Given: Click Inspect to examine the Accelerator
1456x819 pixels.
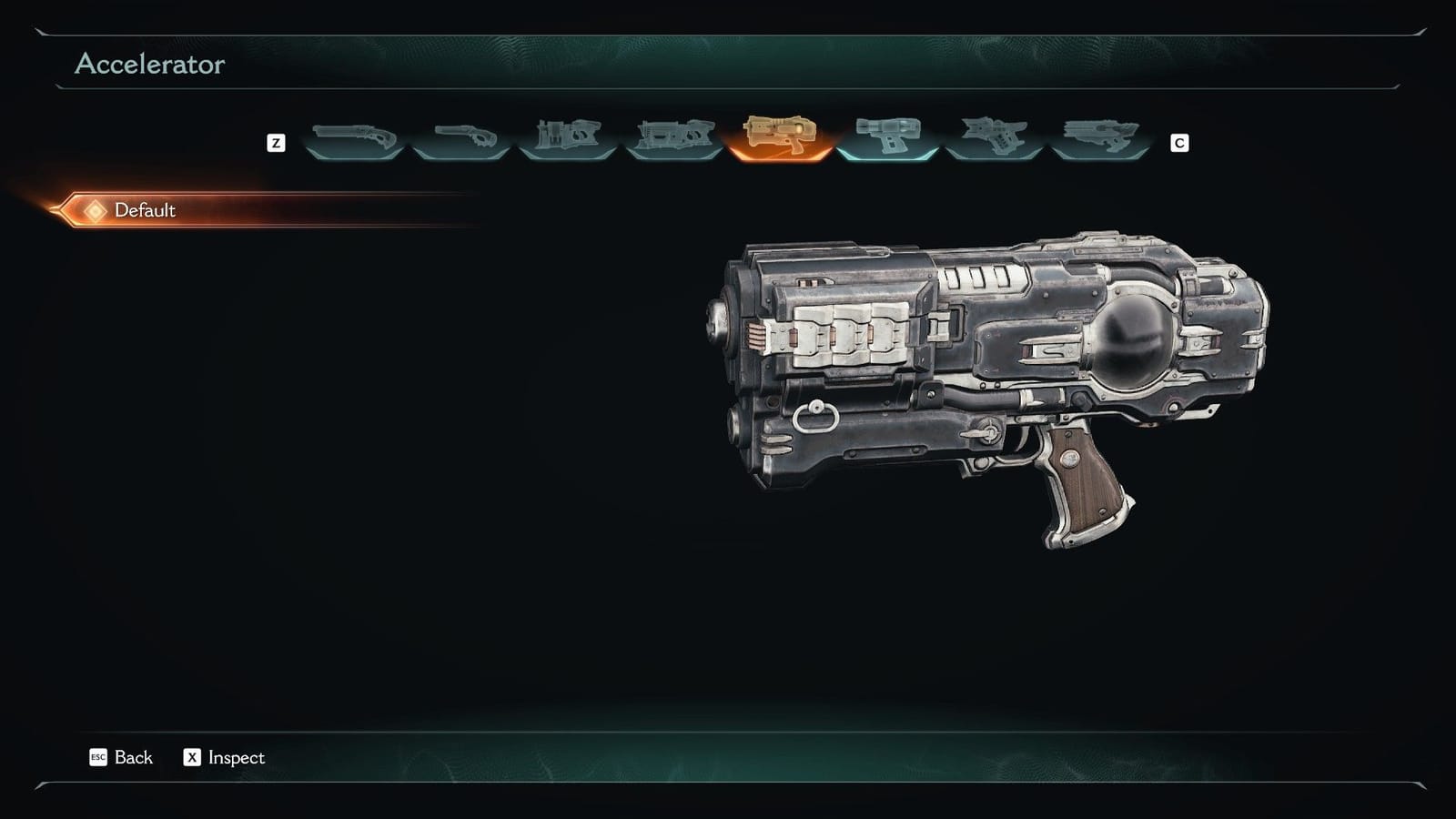Looking at the screenshot, I should pyautogui.click(x=235, y=757).
